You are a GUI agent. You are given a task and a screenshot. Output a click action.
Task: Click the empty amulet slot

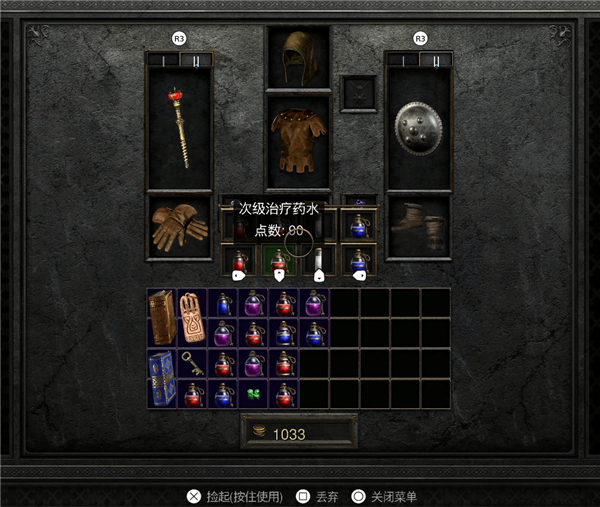[x=358, y=93]
